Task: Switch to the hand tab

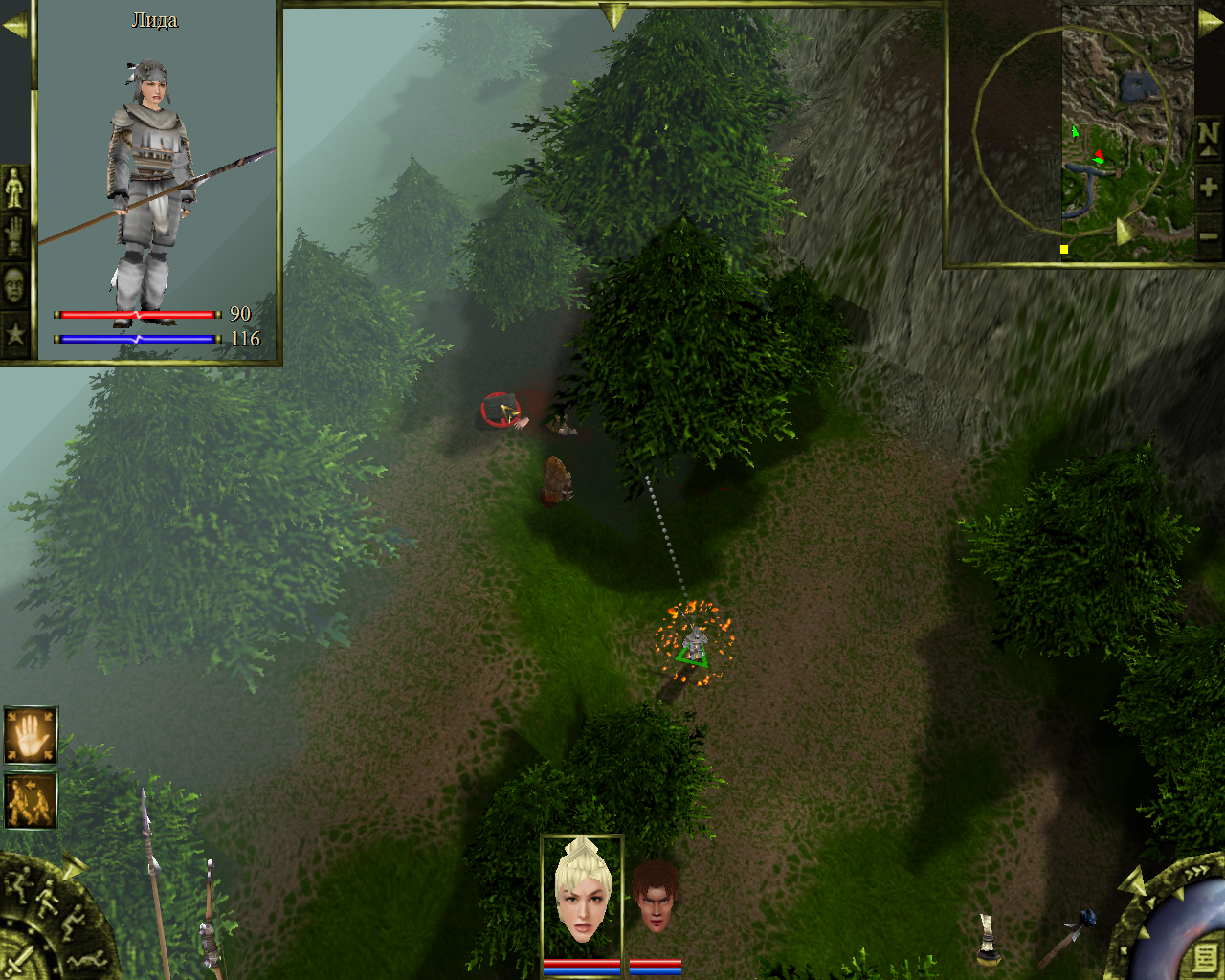Action: click(14, 234)
